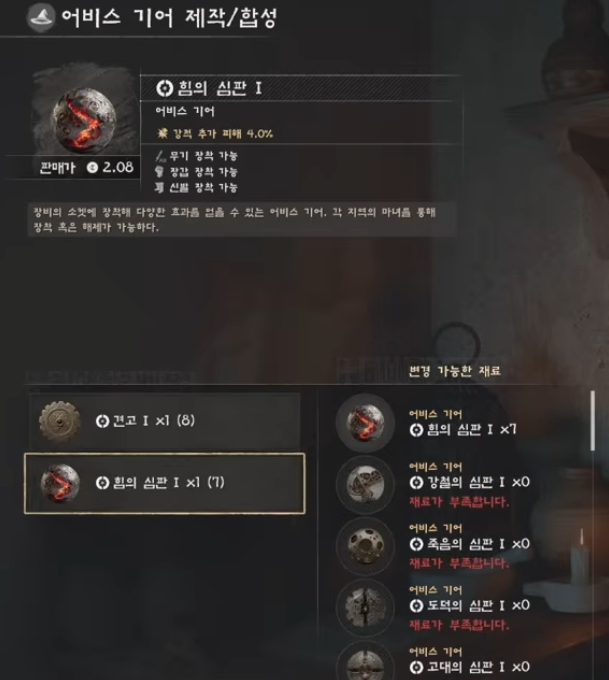Select the 고대의 심판 I material
The image size is (609, 680).
(x=460, y=661)
